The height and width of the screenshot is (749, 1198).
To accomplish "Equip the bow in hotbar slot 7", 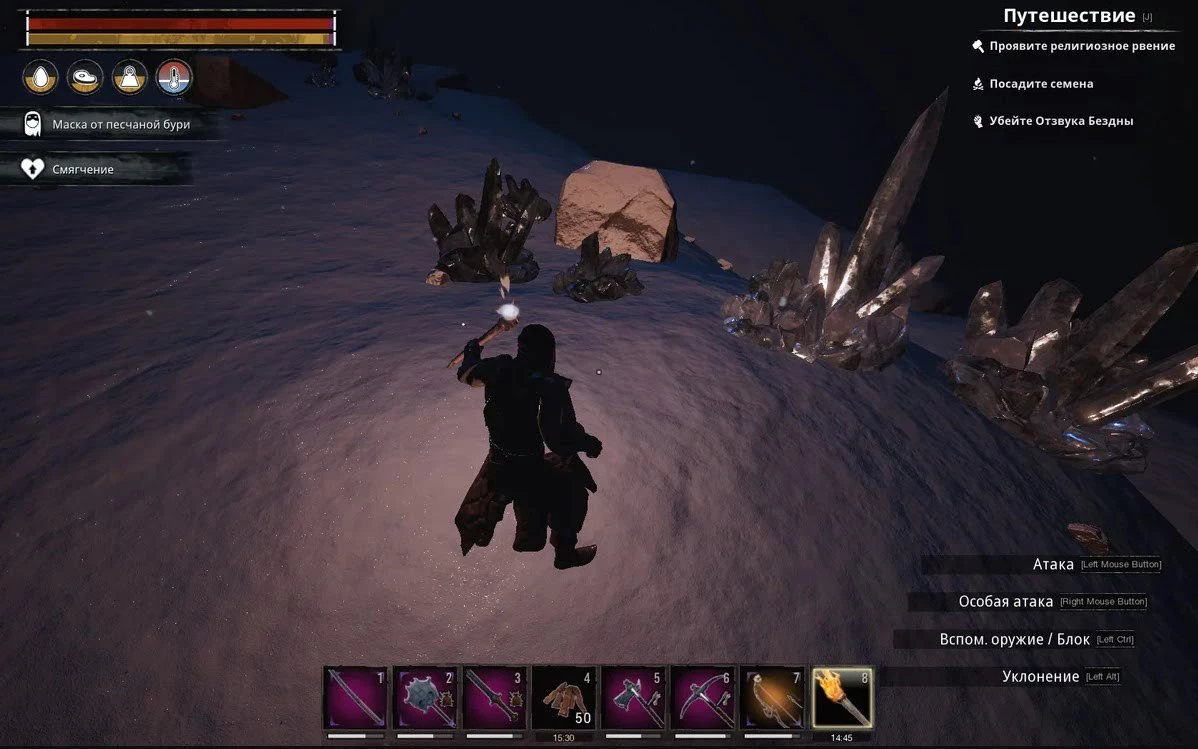I will coord(773,698).
